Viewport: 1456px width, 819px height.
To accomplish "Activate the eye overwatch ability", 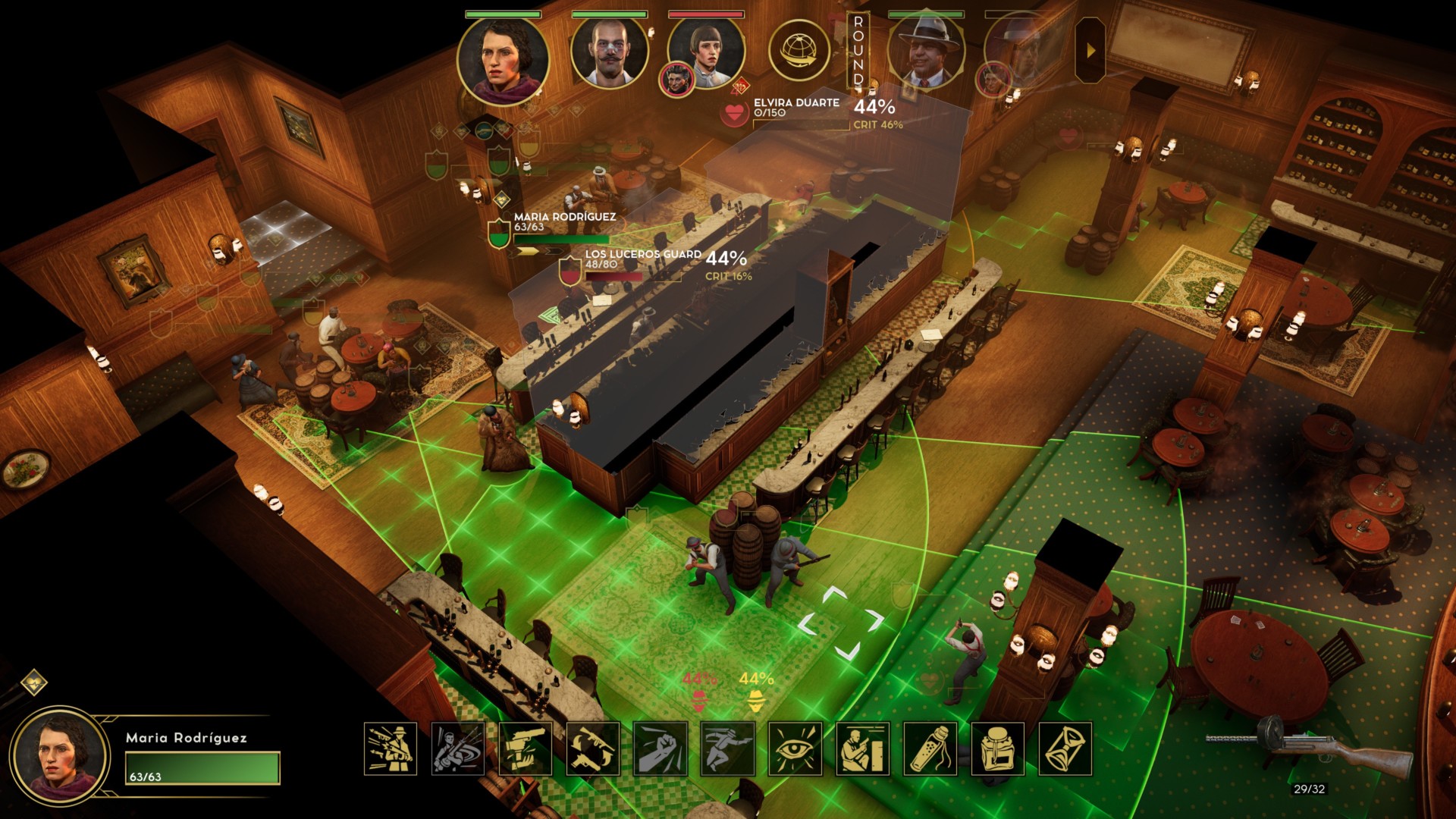I will (795, 748).
